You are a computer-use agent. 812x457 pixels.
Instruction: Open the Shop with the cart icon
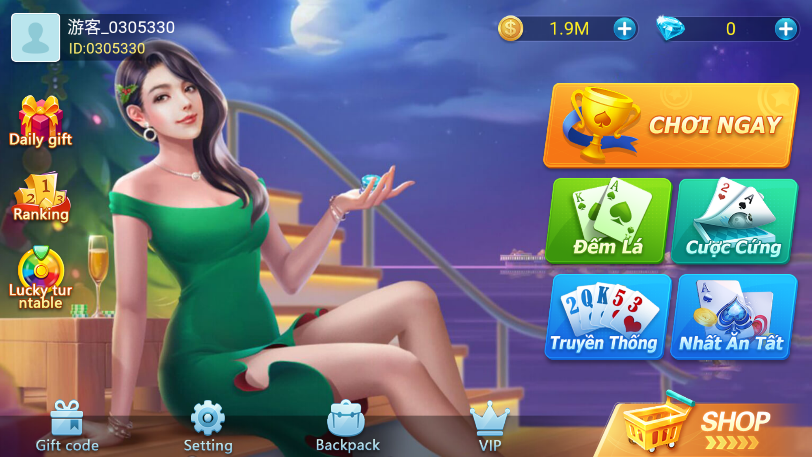click(710, 427)
